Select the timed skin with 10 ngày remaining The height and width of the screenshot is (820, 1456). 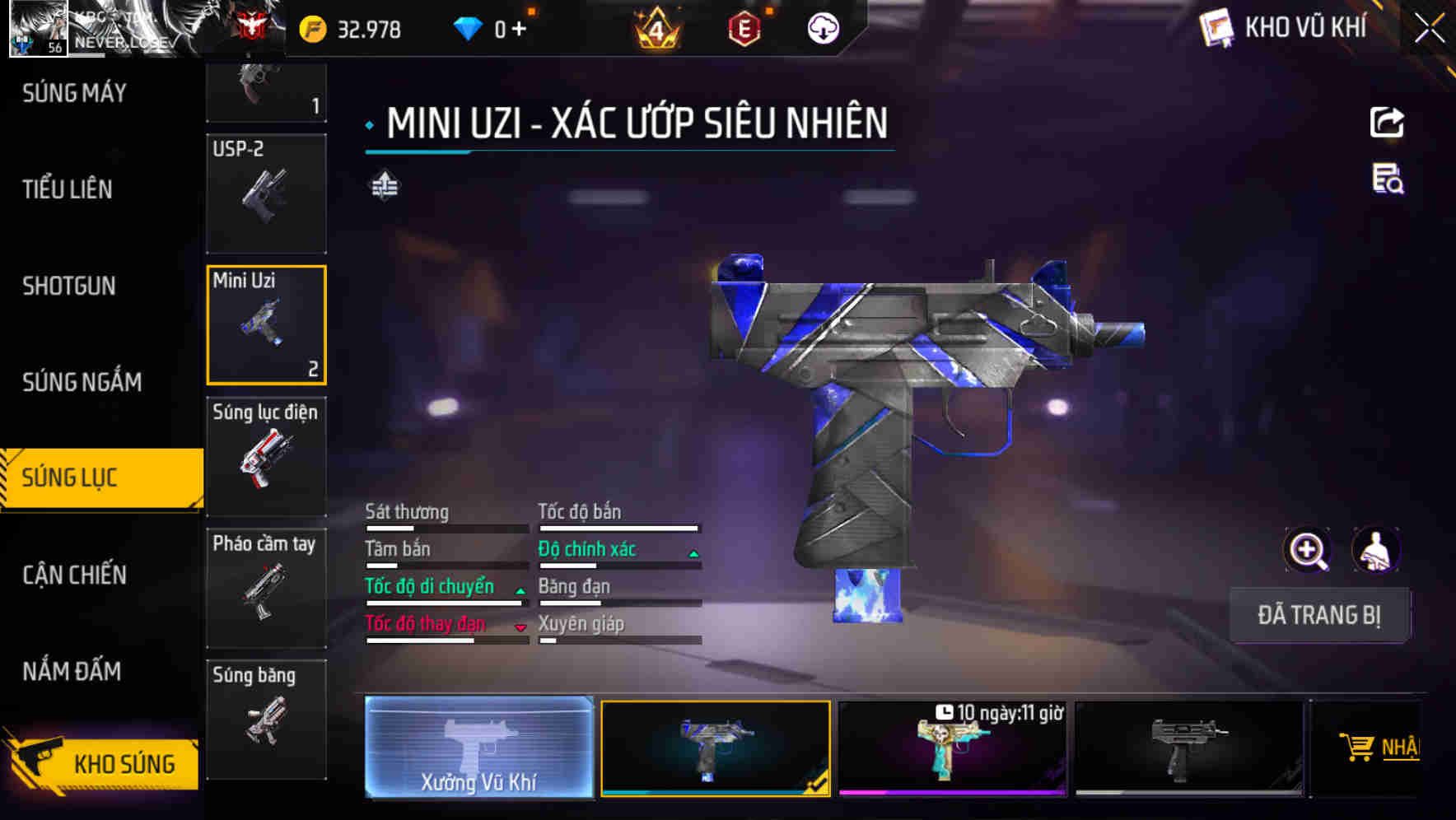tap(953, 749)
